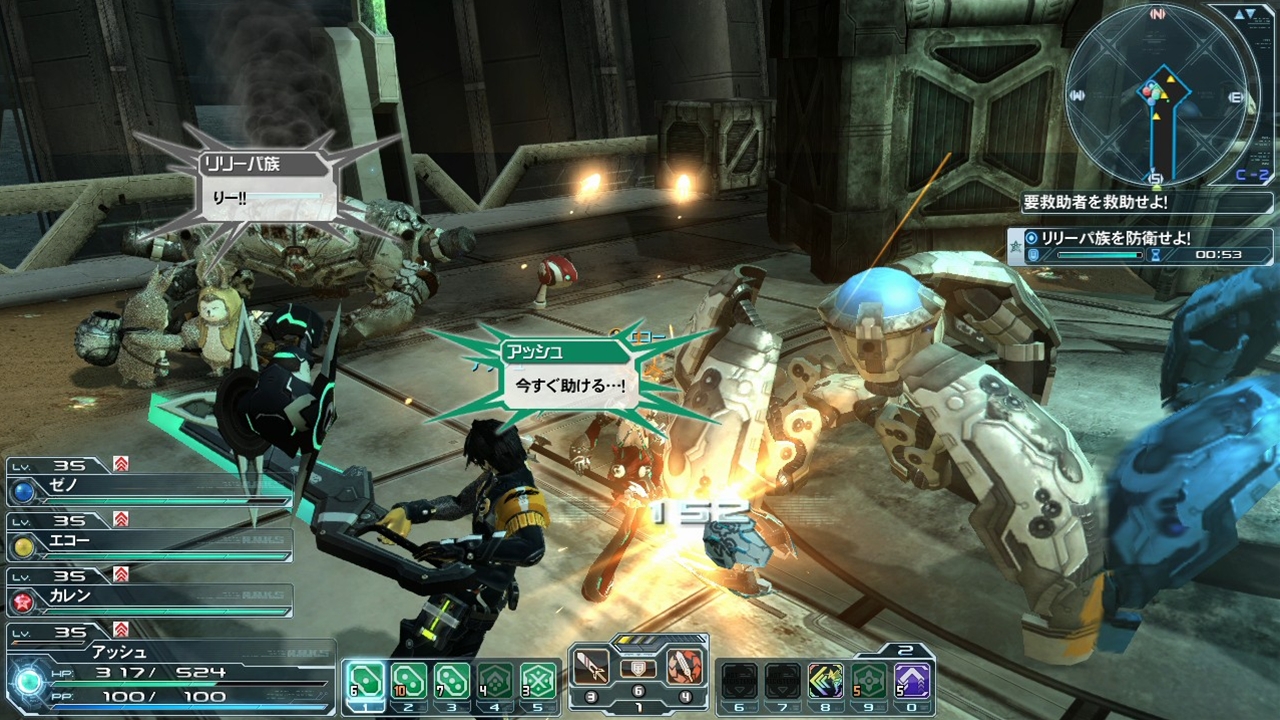Select the リリーパ族を防衛せよ objective tracker
1280x720 pixels.
(x=1140, y=246)
